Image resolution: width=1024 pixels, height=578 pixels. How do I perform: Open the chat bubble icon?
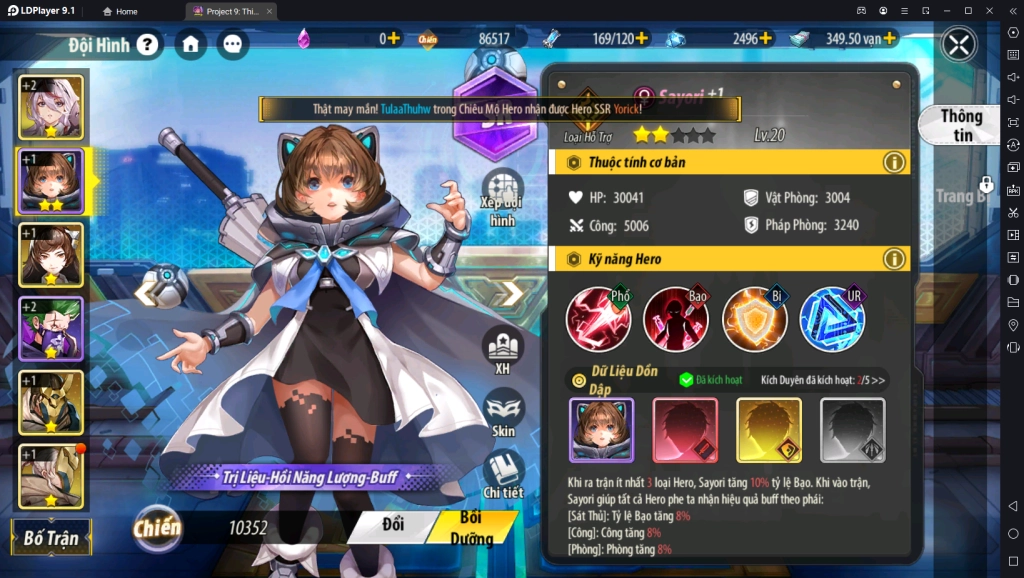(232, 44)
